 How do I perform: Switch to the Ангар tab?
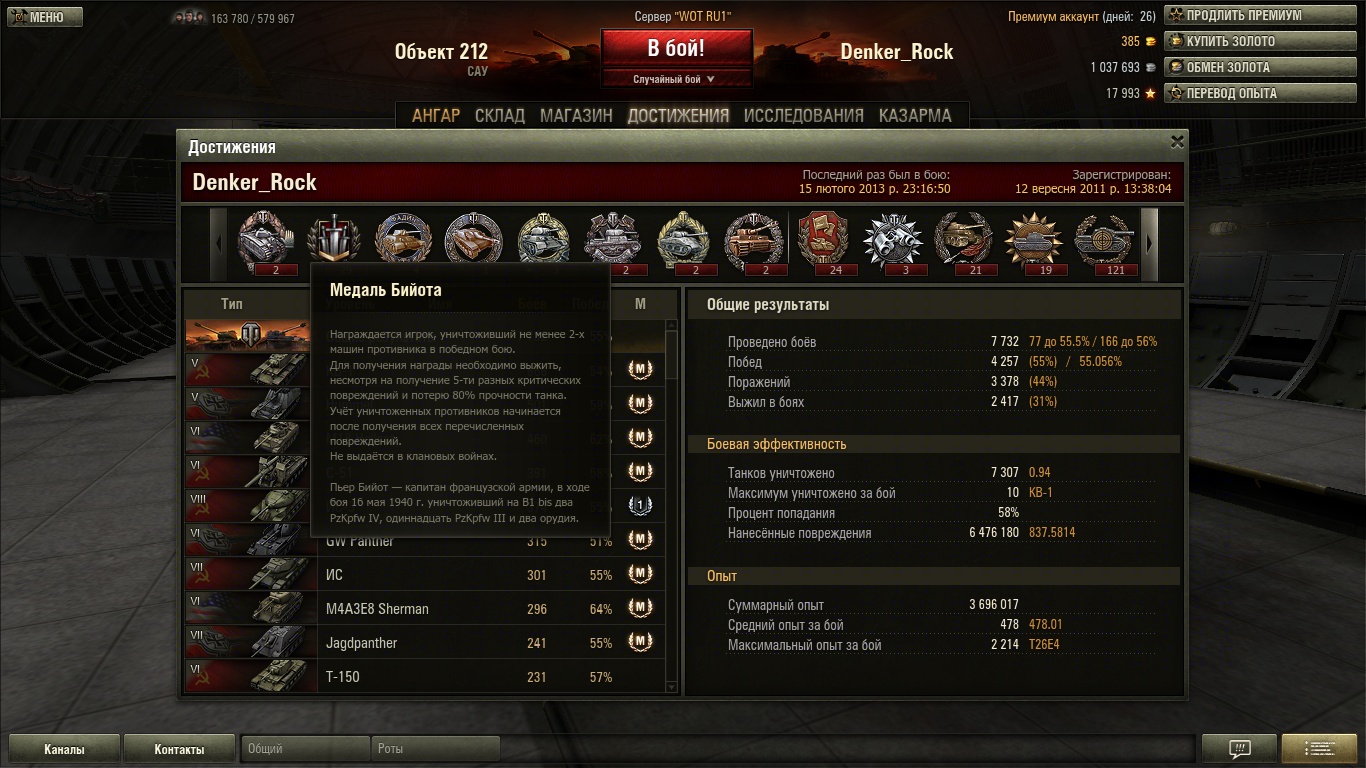(436, 115)
